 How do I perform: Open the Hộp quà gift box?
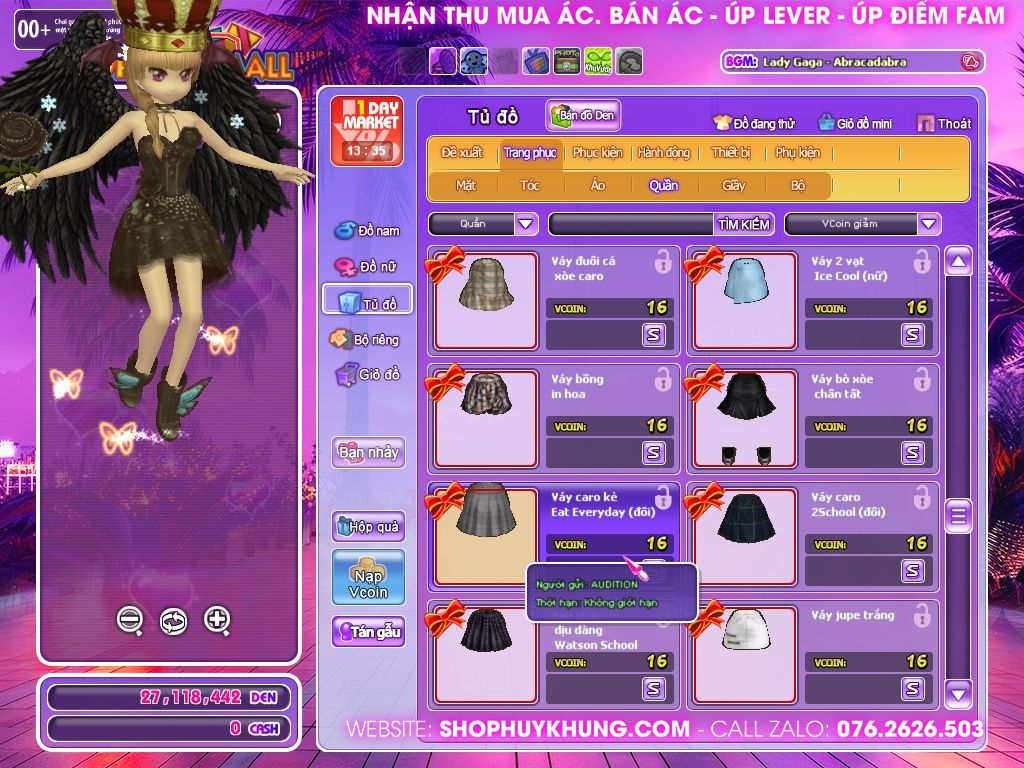tap(368, 526)
